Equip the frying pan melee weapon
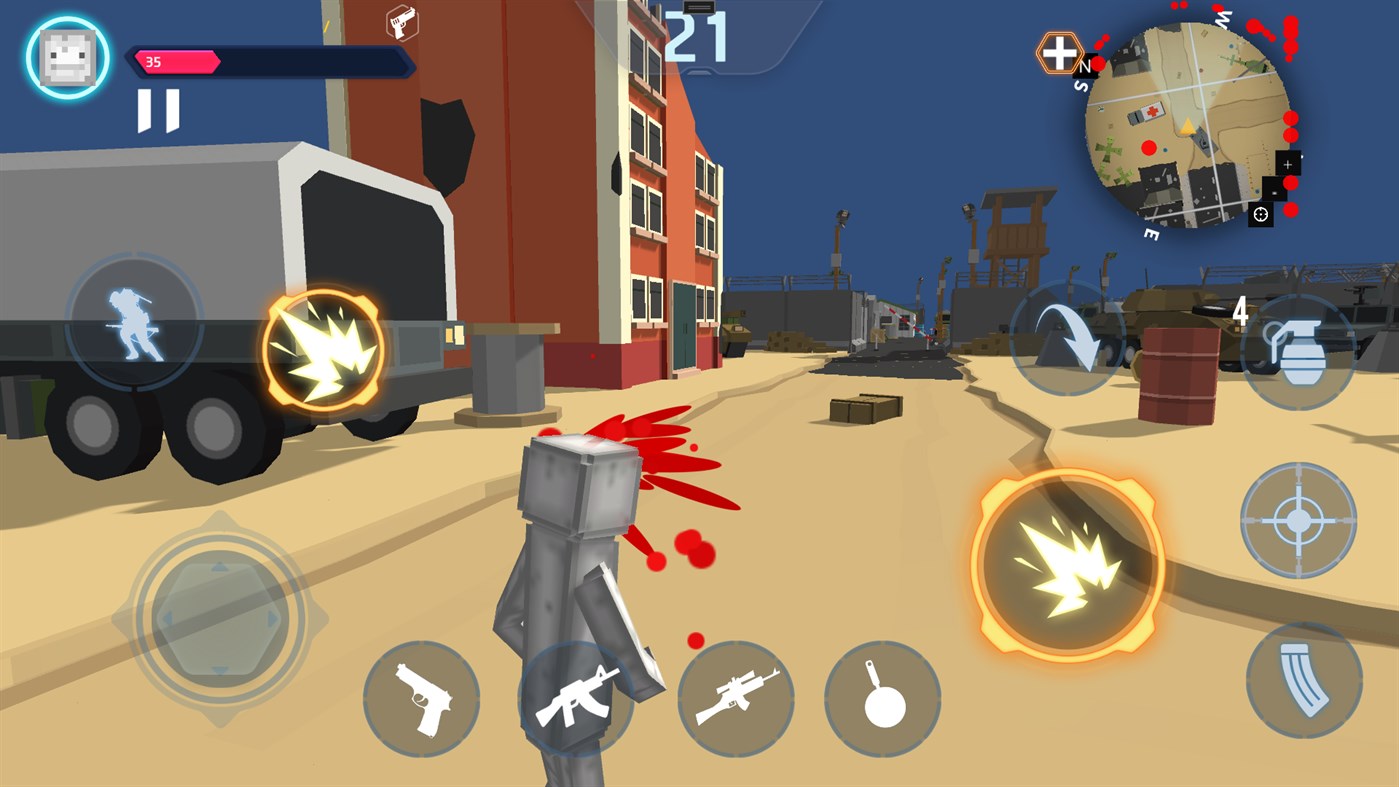This screenshot has width=1399, height=787. pyautogui.click(x=882, y=699)
